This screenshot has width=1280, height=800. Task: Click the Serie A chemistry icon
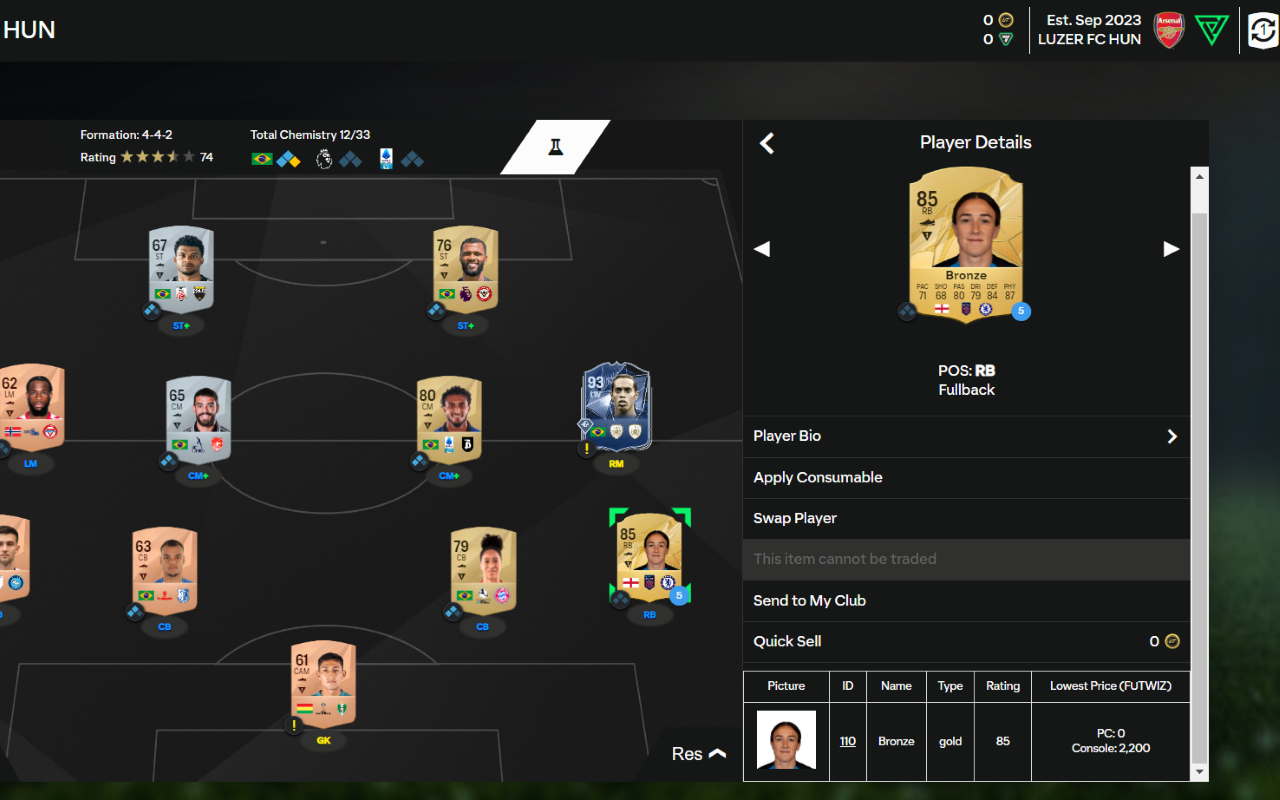coord(386,157)
